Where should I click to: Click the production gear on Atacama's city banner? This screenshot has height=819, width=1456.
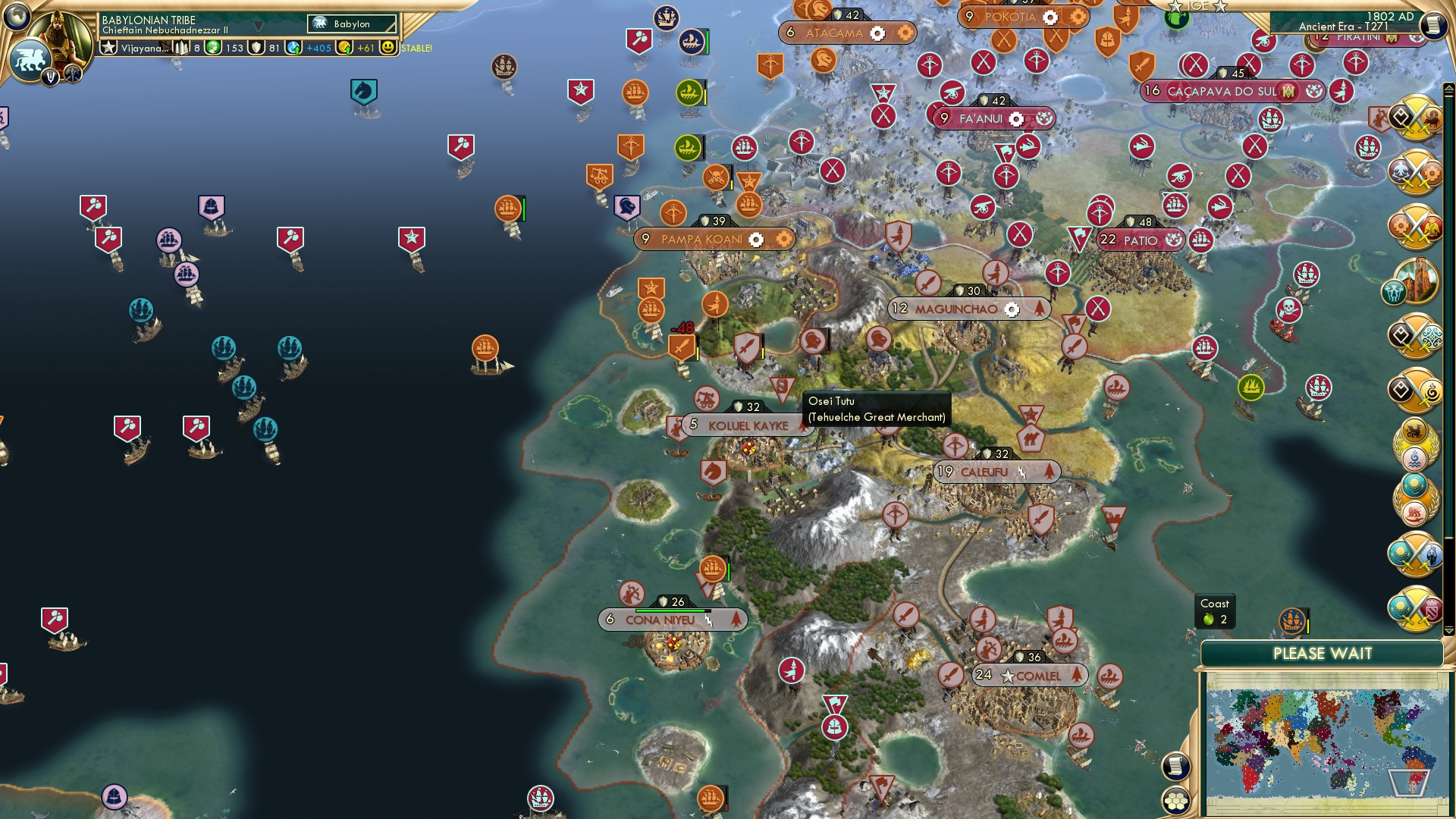point(877,33)
